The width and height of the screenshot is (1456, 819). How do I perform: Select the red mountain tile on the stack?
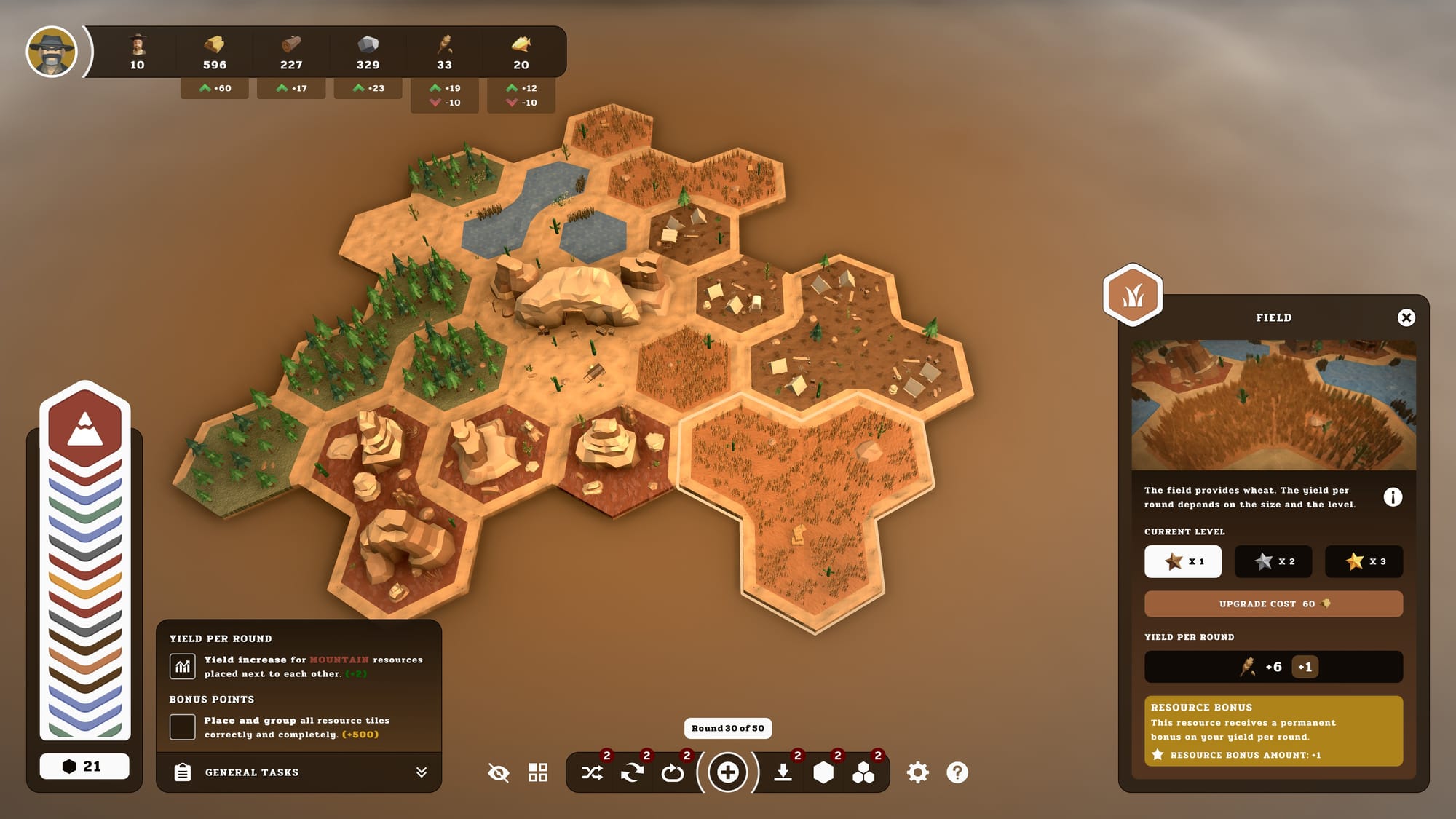pos(85,428)
